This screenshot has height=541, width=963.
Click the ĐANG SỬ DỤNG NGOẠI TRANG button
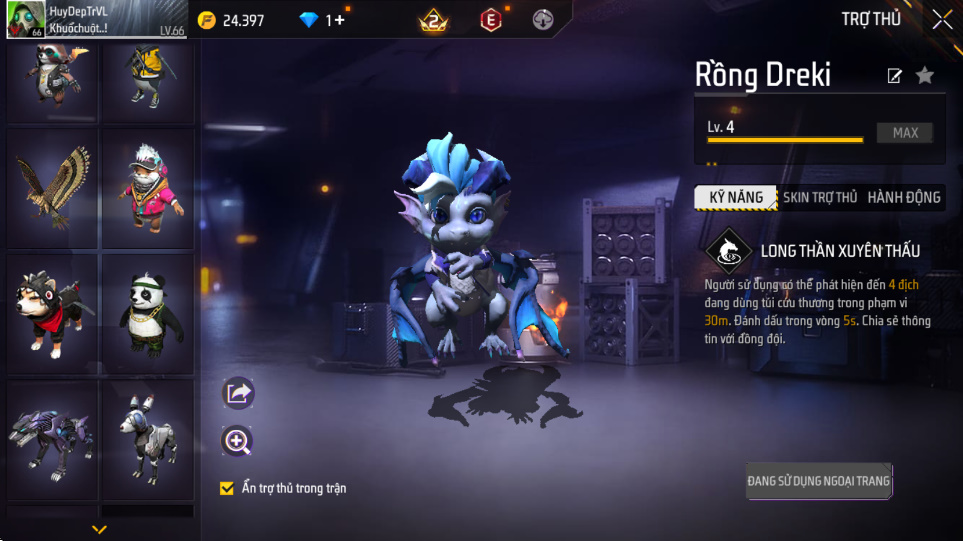[818, 481]
